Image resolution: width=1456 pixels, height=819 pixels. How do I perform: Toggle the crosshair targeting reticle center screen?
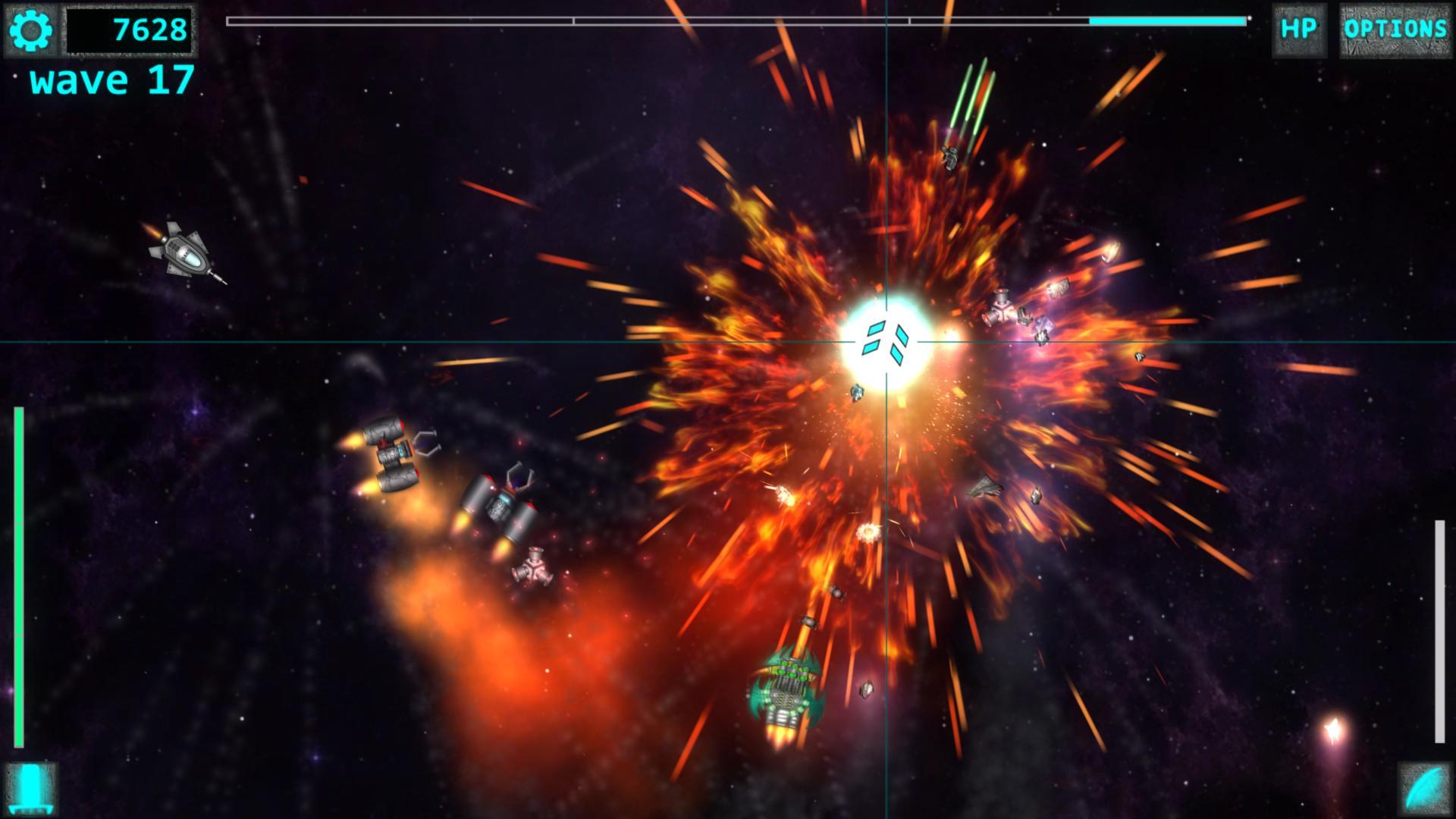[x=886, y=343]
